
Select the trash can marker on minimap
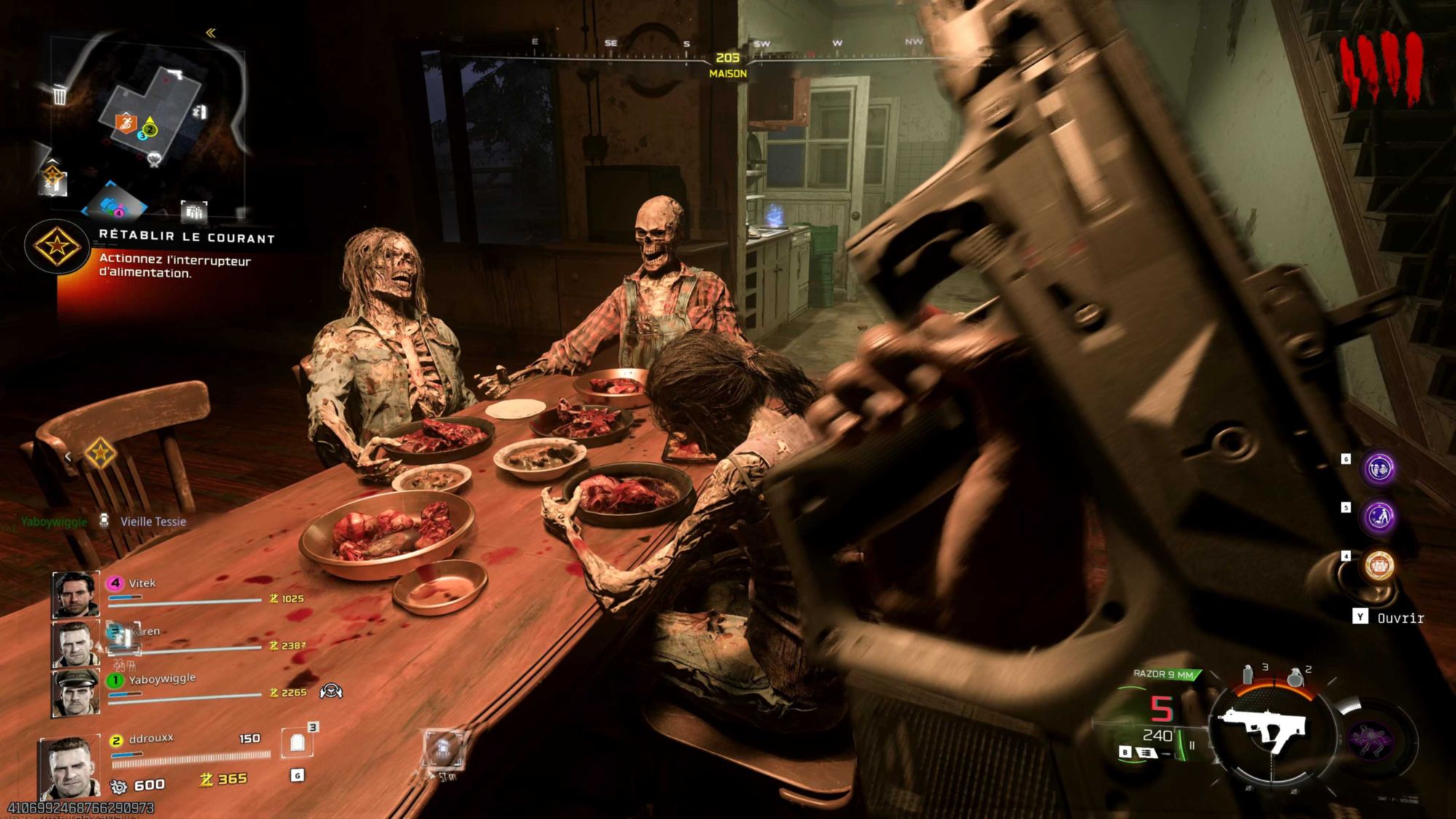click(x=60, y=95)
